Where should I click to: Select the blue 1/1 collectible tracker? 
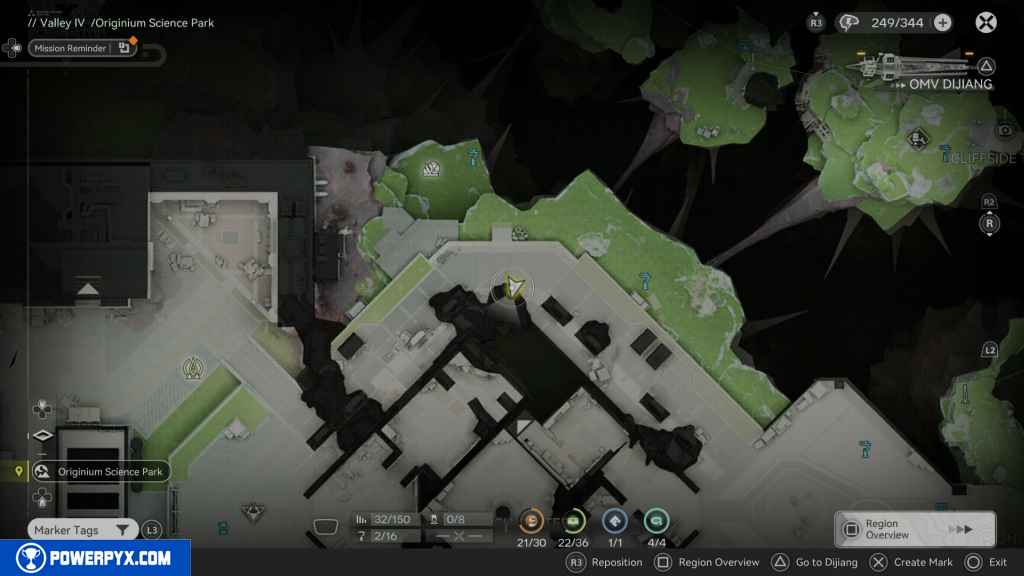point(615,521)
